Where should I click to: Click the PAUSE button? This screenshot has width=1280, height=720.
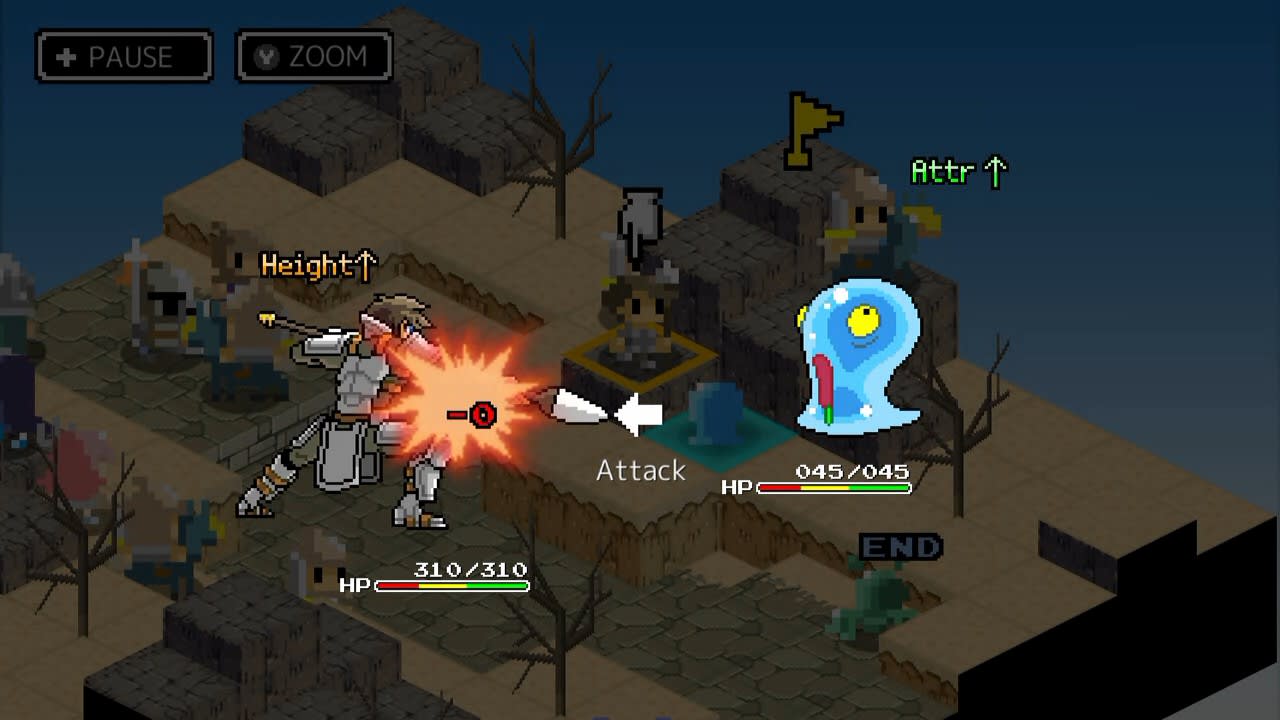122,57
